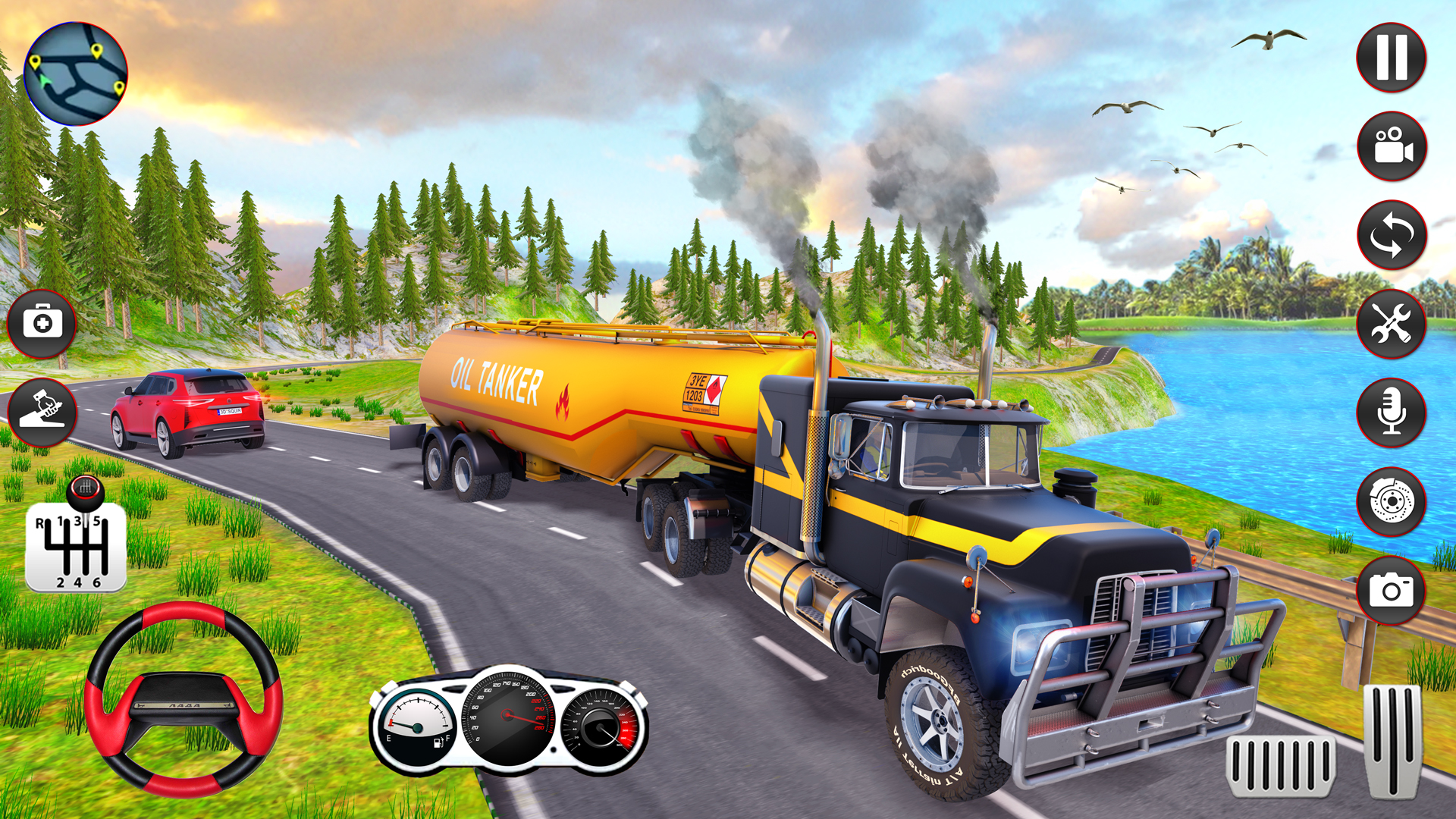Open the first-aid repair kit
This screenshot has width=1456, height=819.
click(x=43, y=321)
